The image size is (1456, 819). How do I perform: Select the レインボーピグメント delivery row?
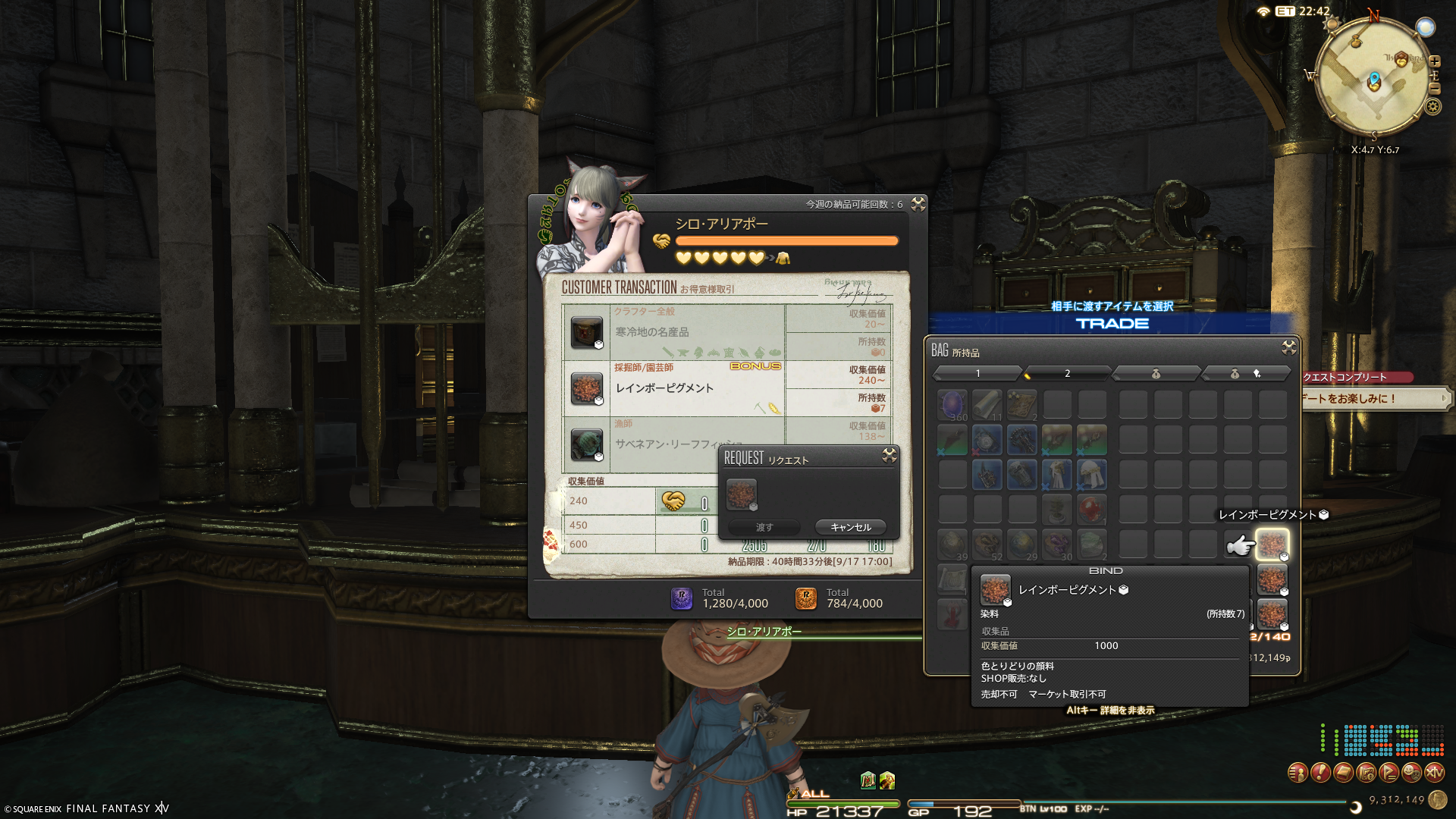tap(675, 388)
